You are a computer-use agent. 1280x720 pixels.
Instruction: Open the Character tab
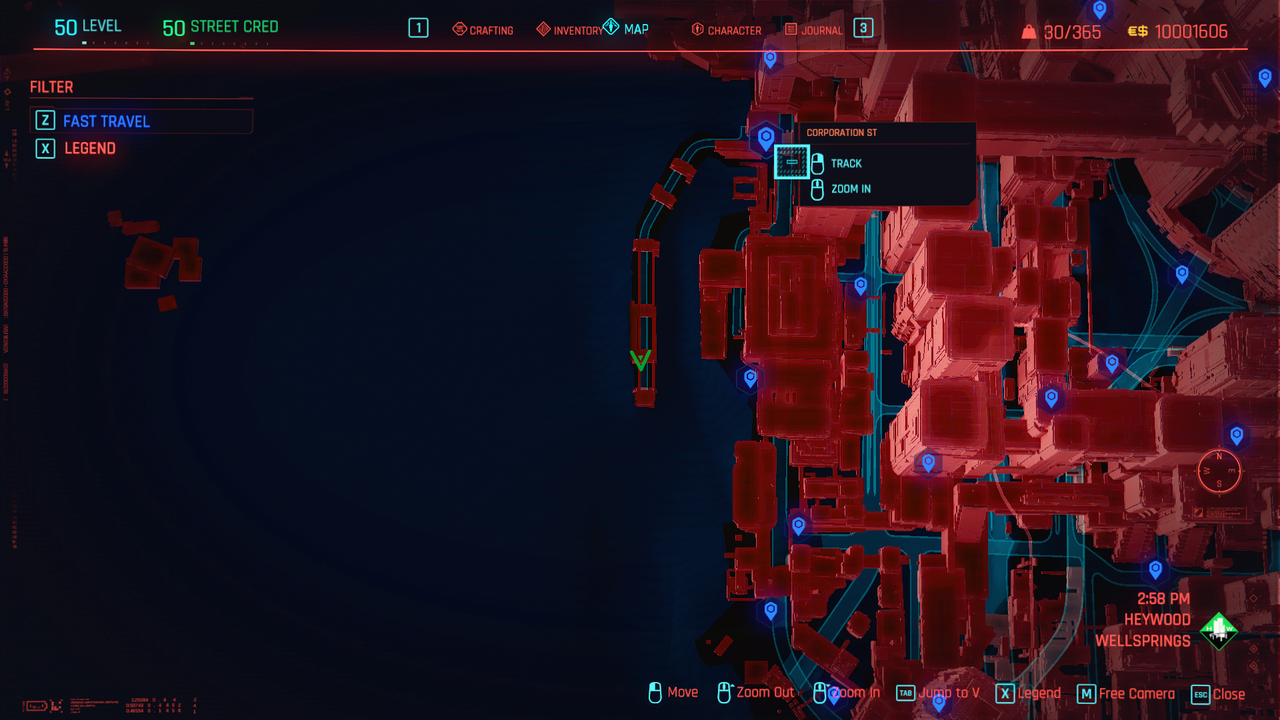726,30
